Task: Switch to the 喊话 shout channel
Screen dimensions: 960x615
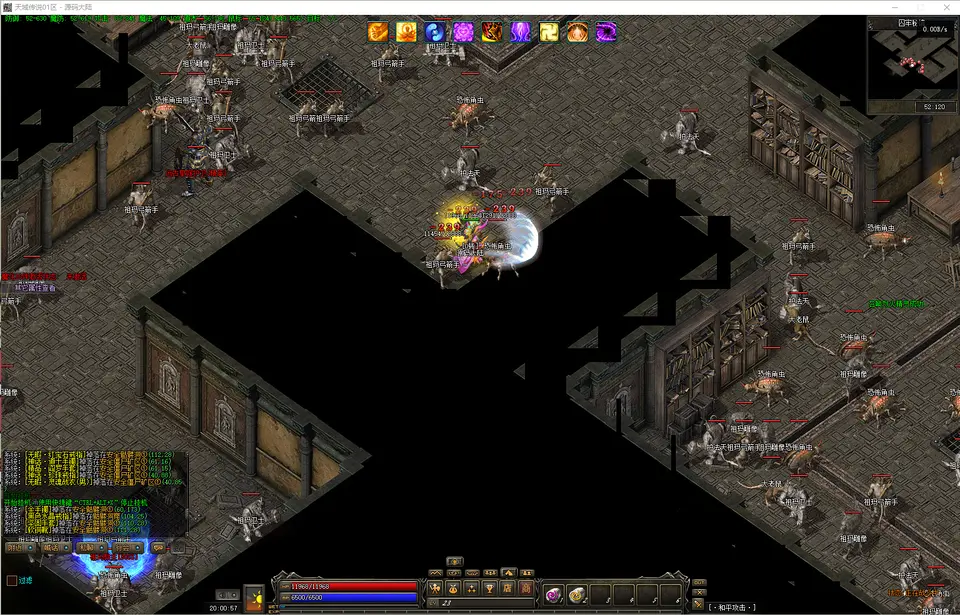Action: click(54, 547)
